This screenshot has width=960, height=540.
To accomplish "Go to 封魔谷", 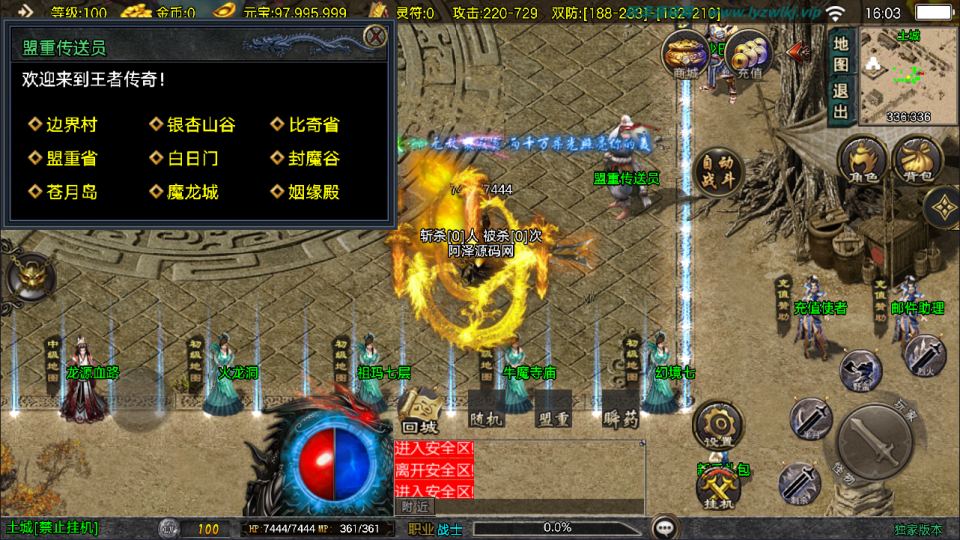I will pos(313,158).
